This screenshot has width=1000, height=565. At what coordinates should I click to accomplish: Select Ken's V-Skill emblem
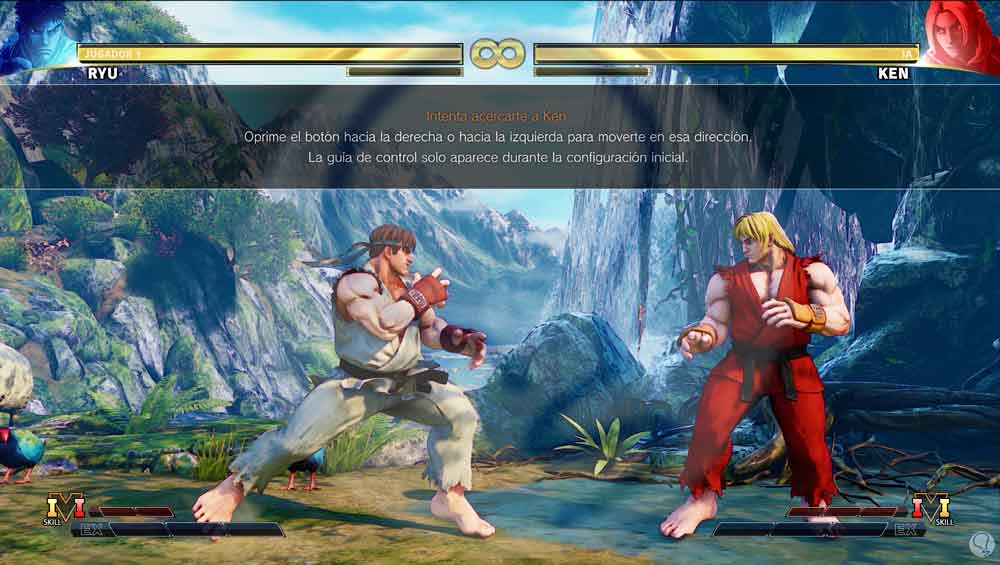[931, 508]
